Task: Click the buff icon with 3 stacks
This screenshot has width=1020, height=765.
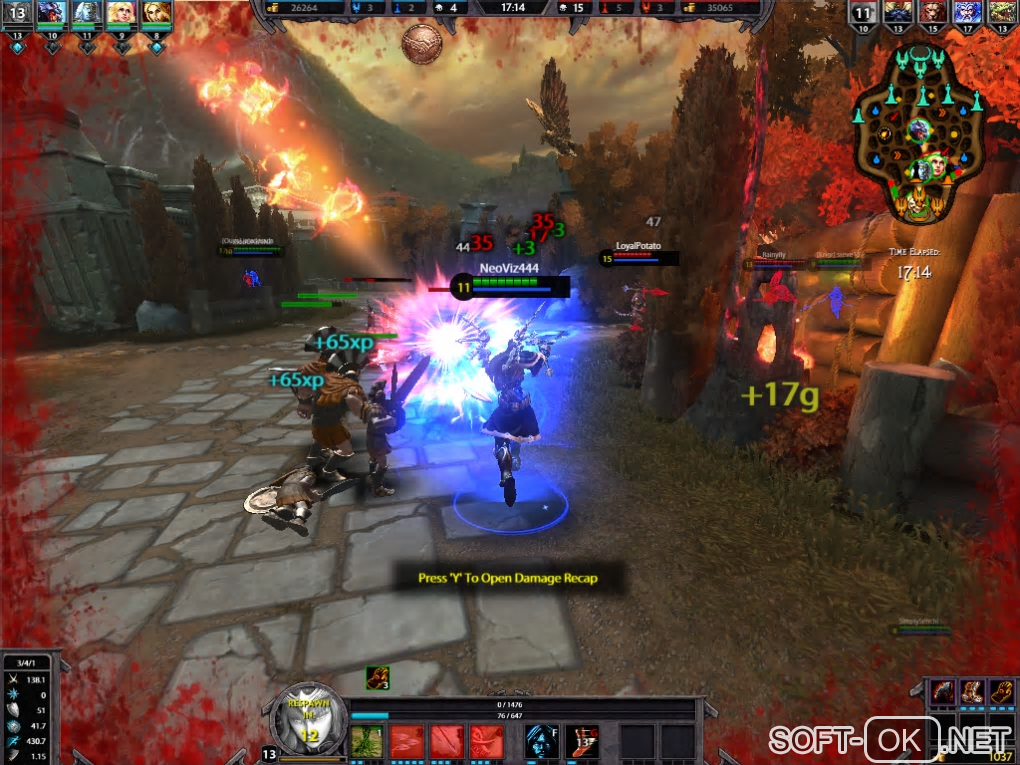Action: pos(377,678)
